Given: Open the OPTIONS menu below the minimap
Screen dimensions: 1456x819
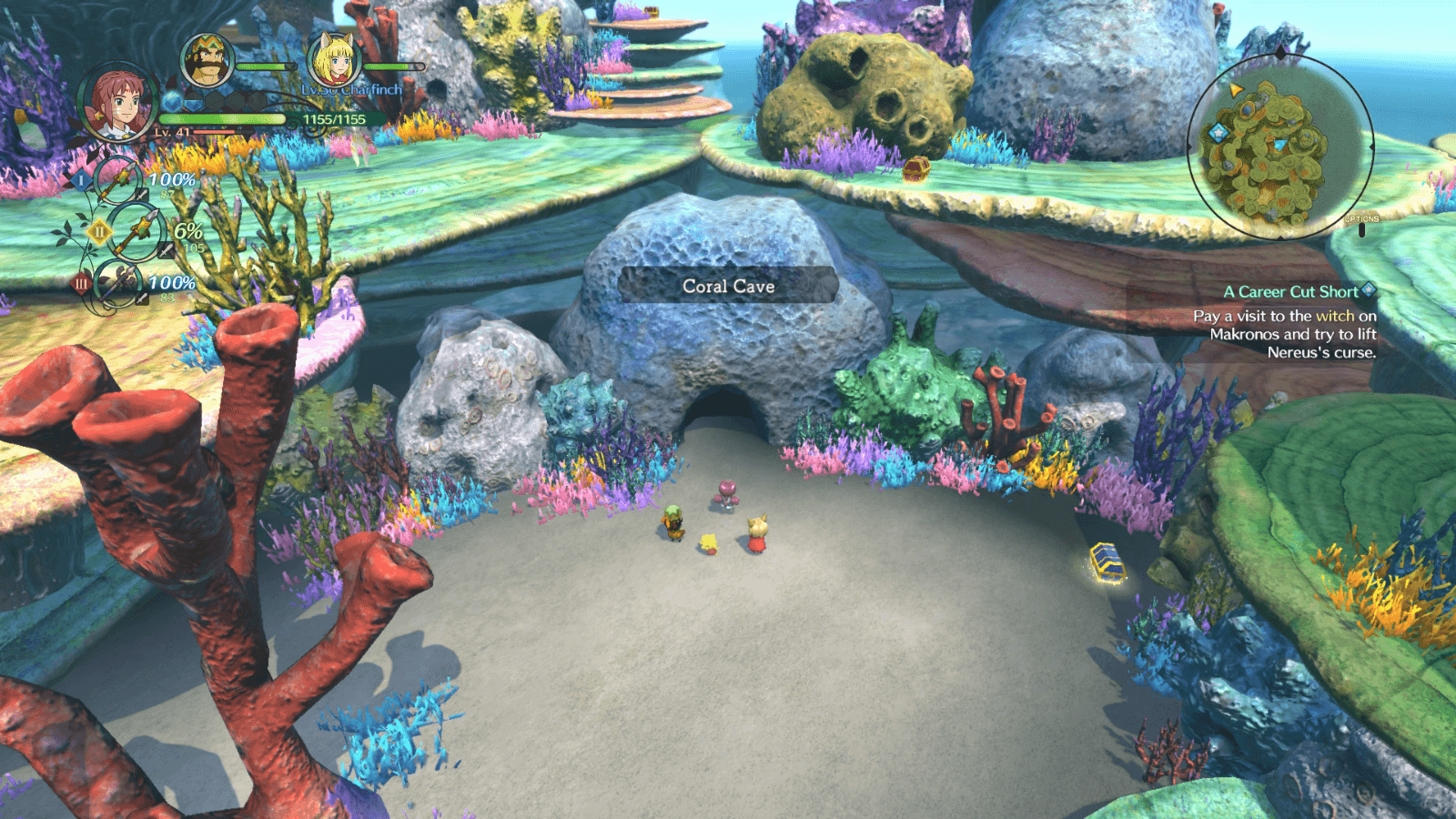Looking at the screenshot, I should pos(1361,219).
